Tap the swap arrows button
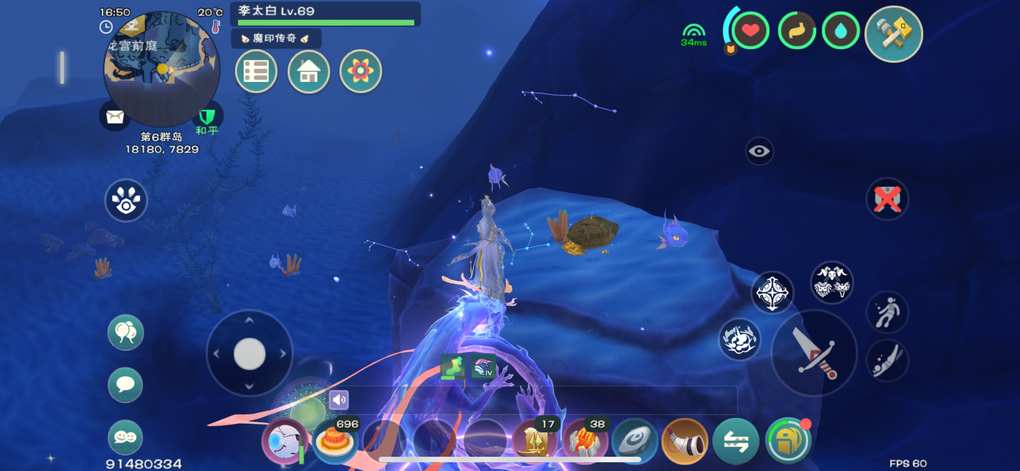 coord(735,441)
